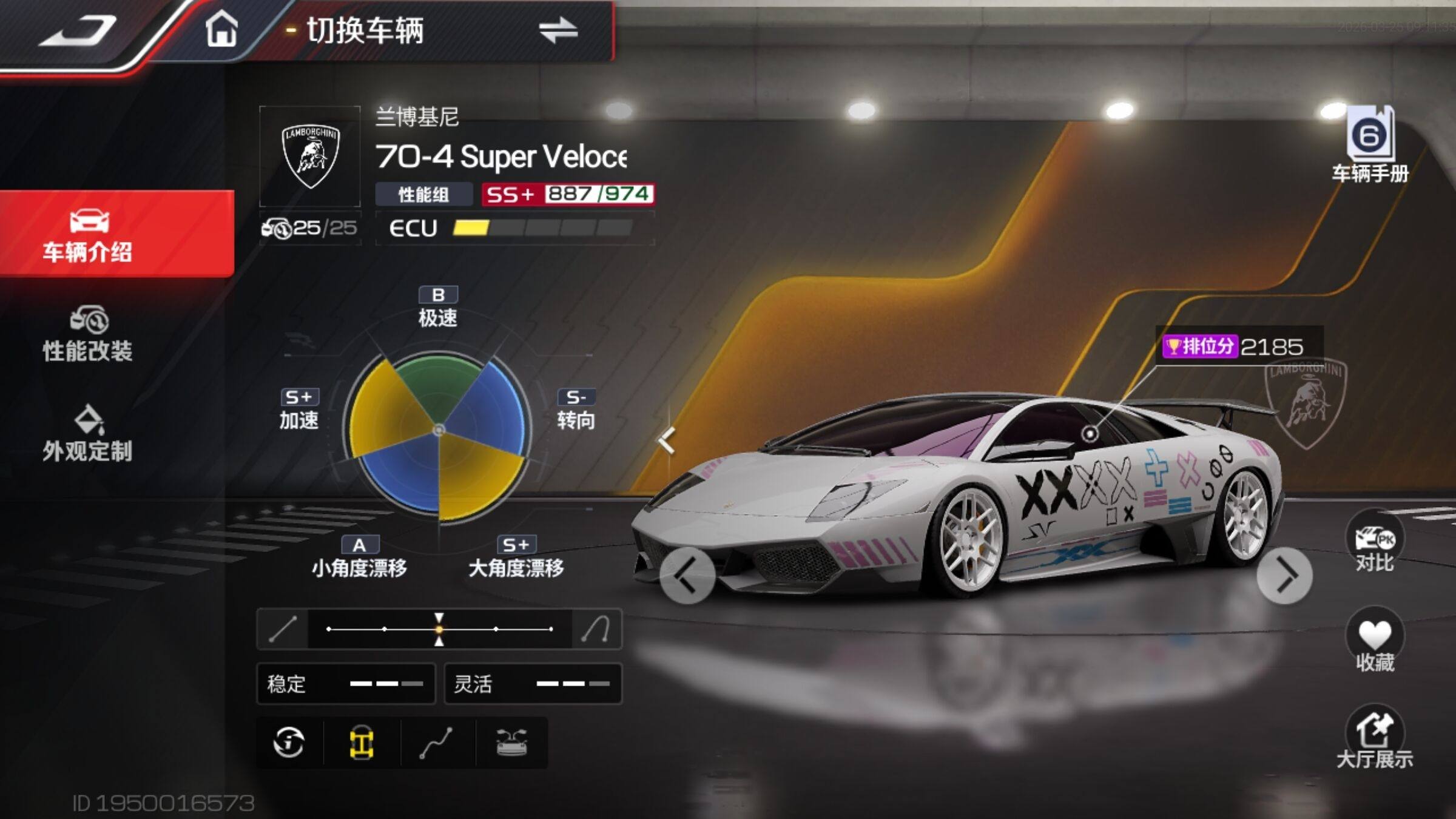1456x819 pixels.
Task: Click the yellow chassis drivetrain icon
Action: [x=362, y=743]
